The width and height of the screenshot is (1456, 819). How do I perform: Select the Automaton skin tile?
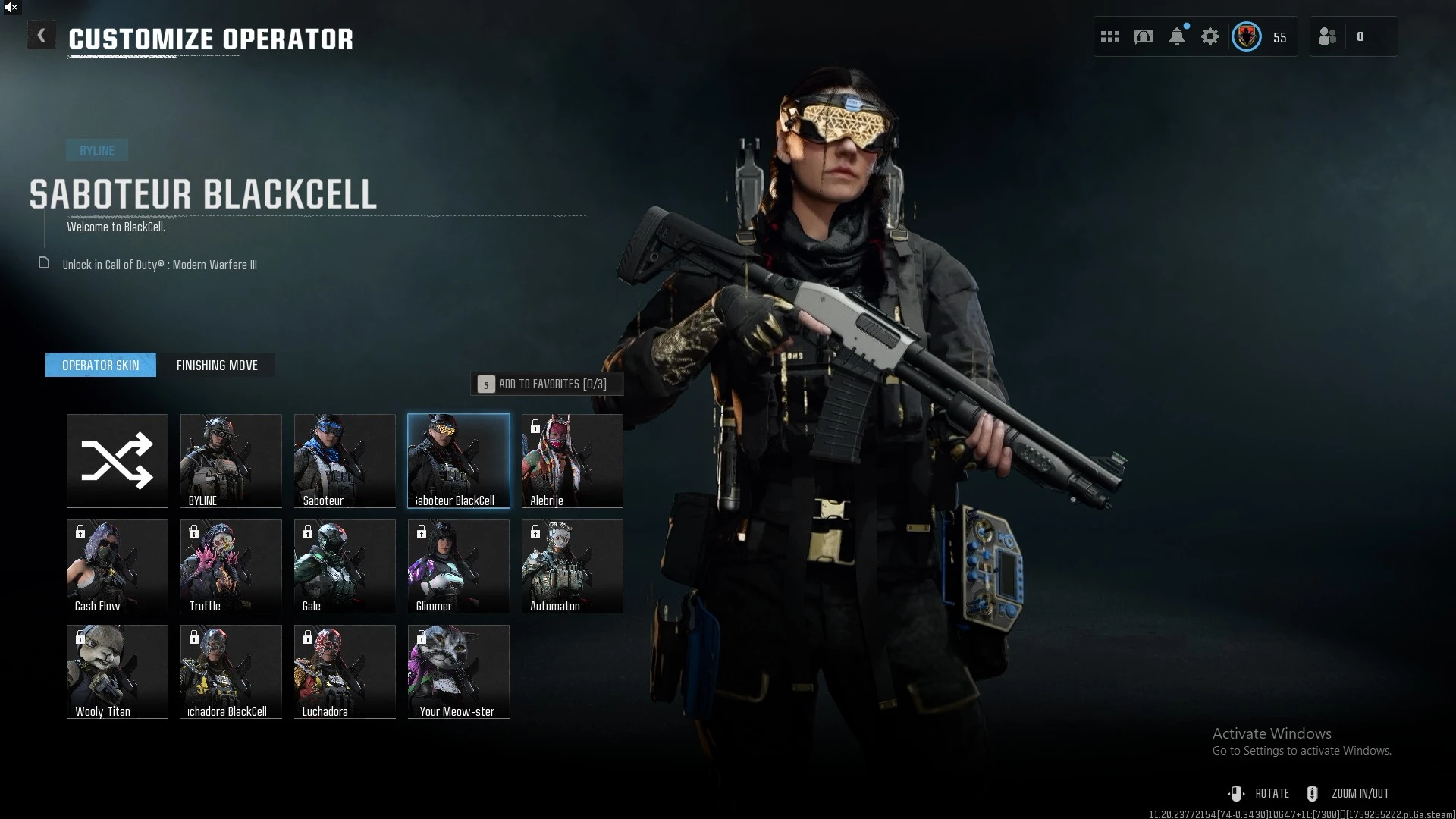(x=573, y=566)
